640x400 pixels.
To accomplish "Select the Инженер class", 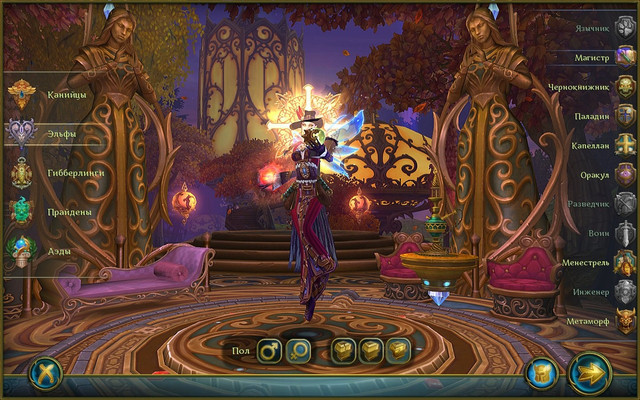I will [x=625, y=291].
